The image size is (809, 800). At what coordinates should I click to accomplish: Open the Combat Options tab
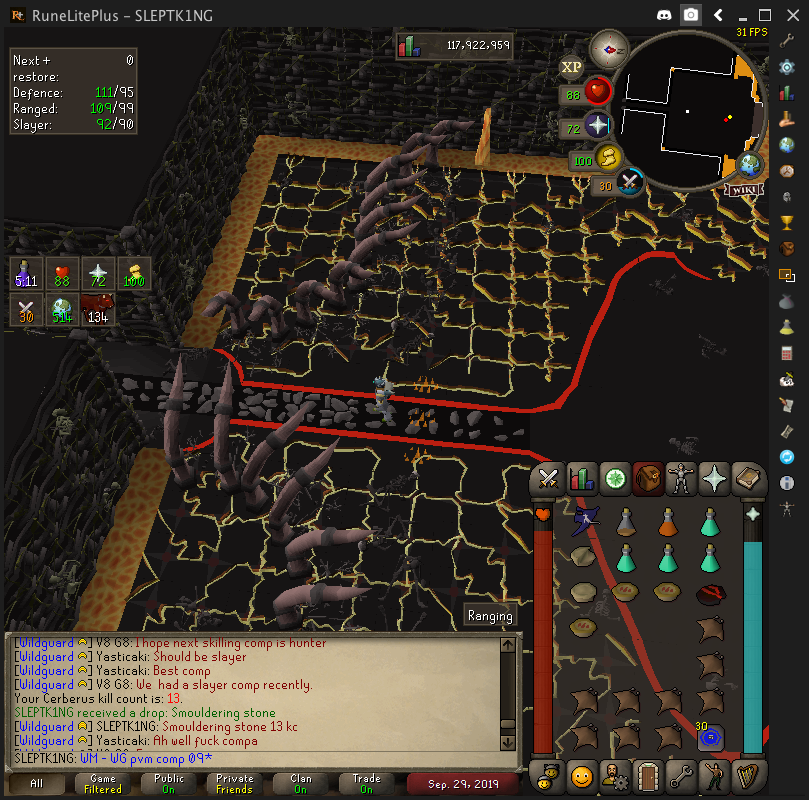point(547,479)
